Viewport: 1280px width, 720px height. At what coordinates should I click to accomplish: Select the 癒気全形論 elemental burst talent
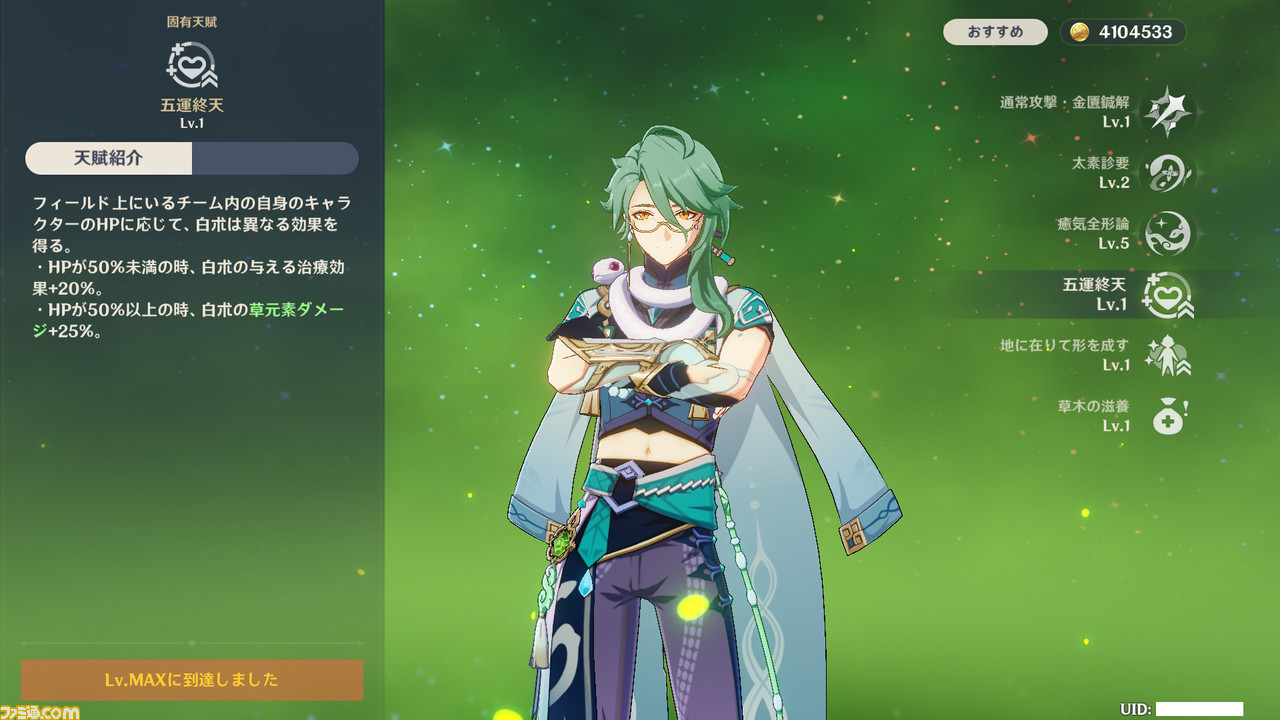1168,233
